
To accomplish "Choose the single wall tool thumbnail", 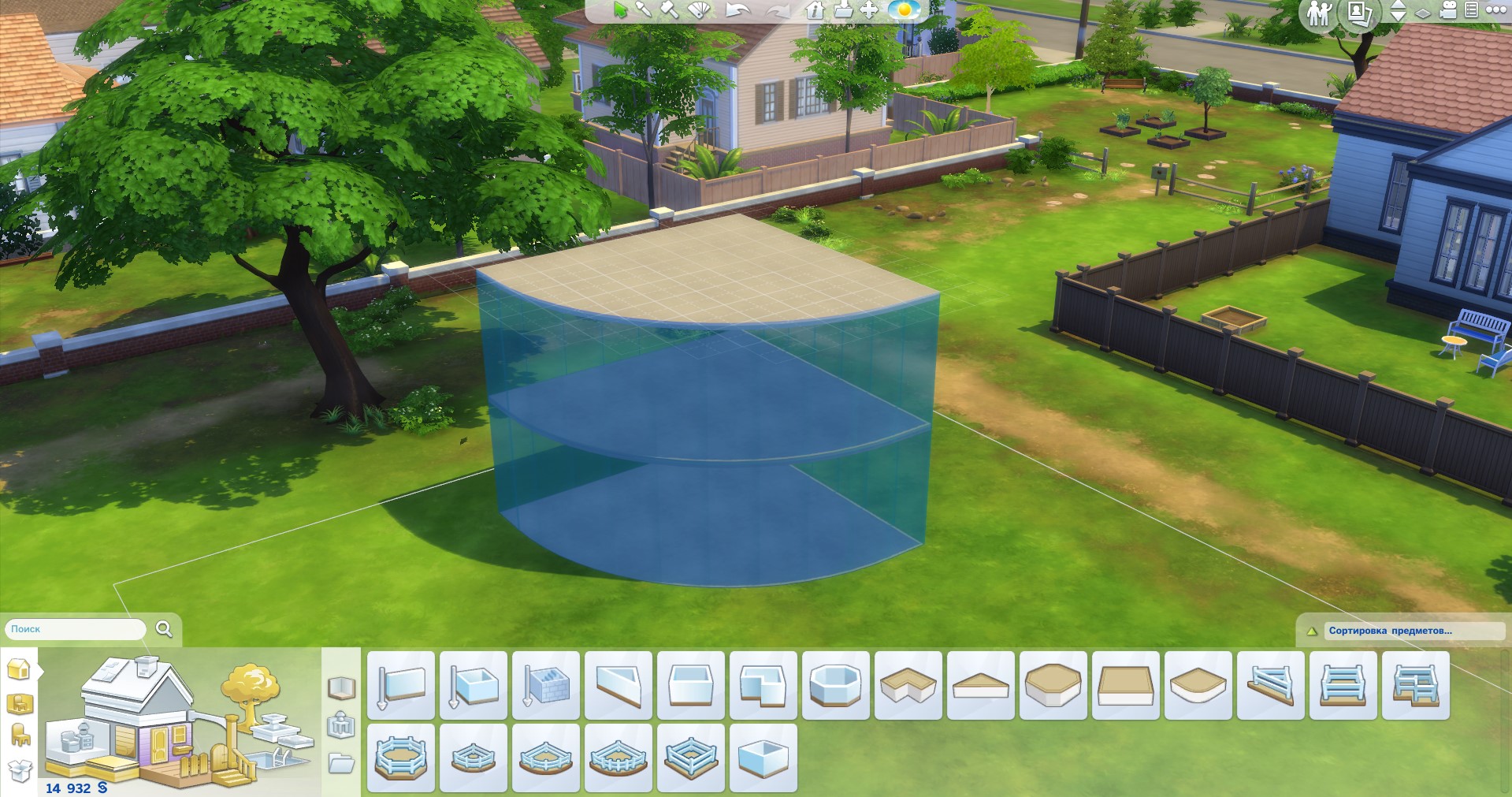I will pos(401,685).
